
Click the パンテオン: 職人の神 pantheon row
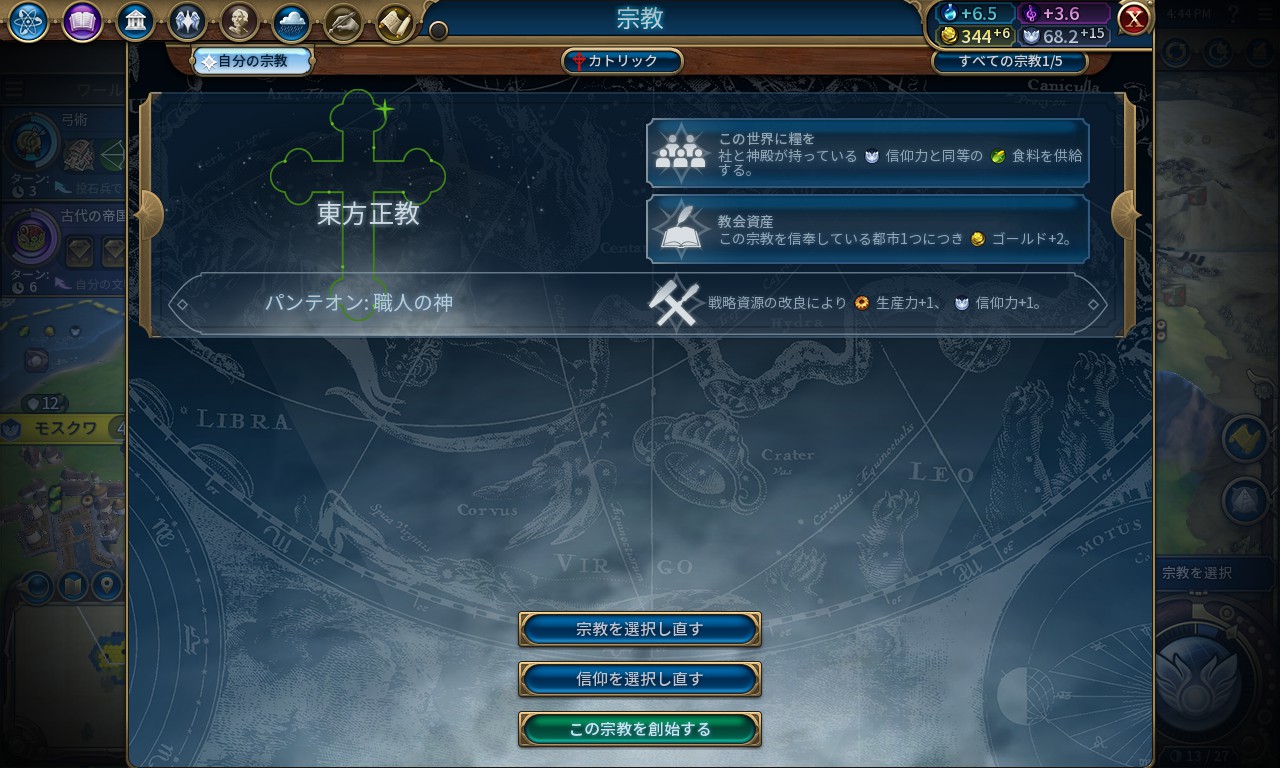640,303
